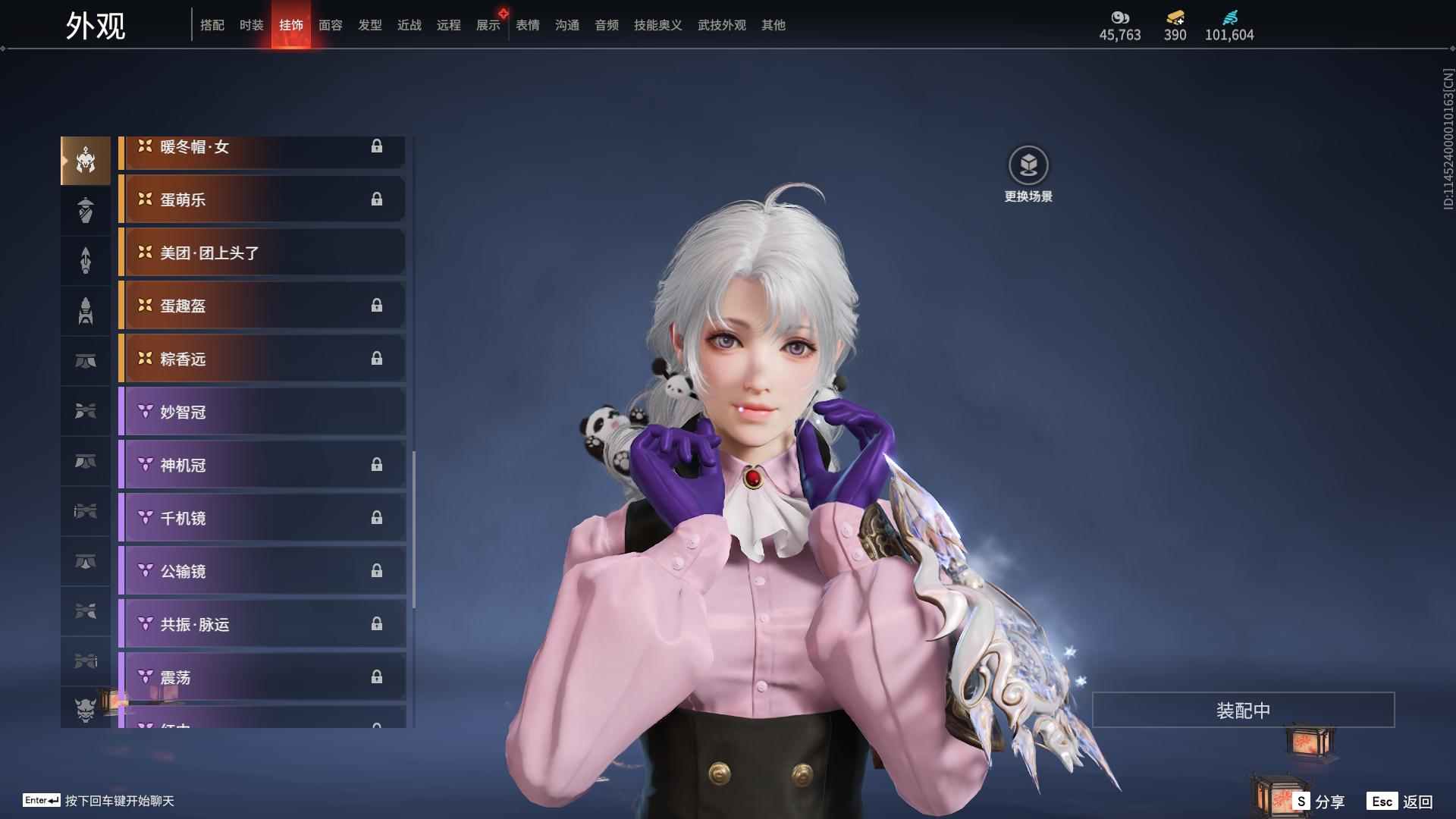Open the 分享 share option
This screenshot has height=819, width=1456.
coord(1319,802)
